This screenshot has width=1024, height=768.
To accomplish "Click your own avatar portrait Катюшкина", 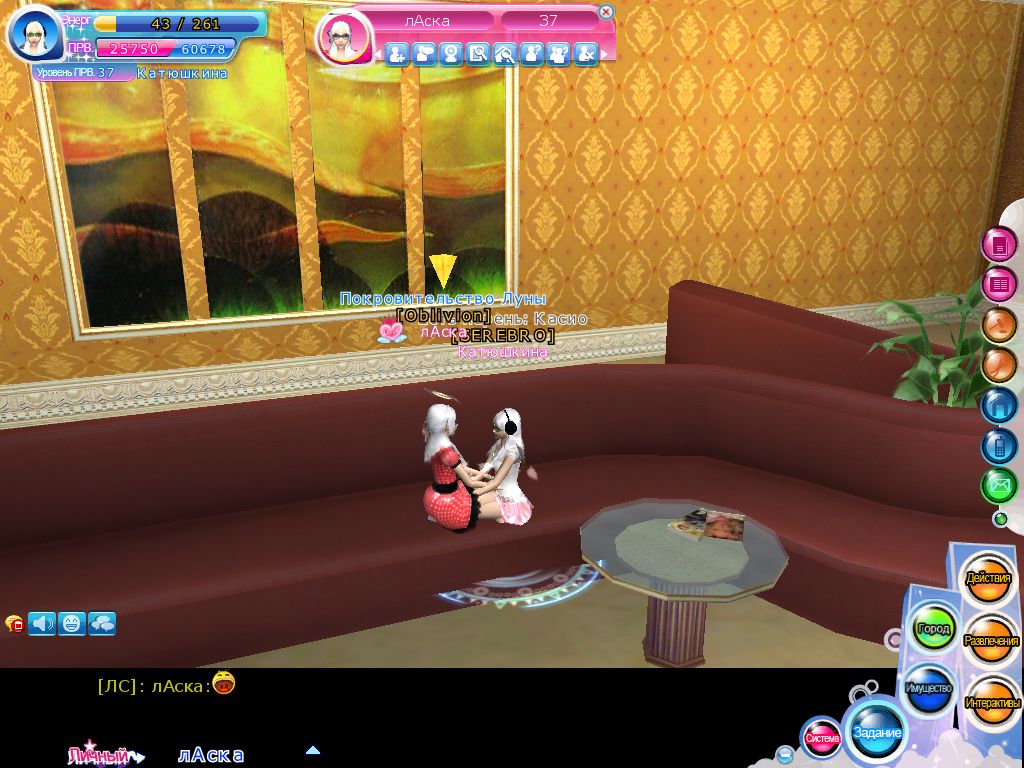I will [35, 36].
